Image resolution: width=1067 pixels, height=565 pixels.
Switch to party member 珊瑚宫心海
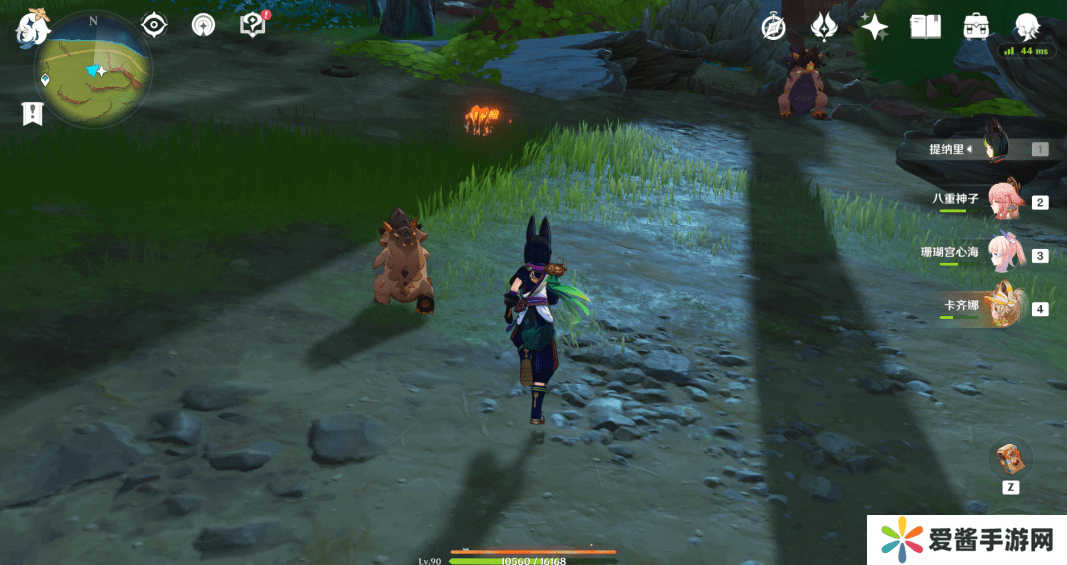(x=1003, y=253)
